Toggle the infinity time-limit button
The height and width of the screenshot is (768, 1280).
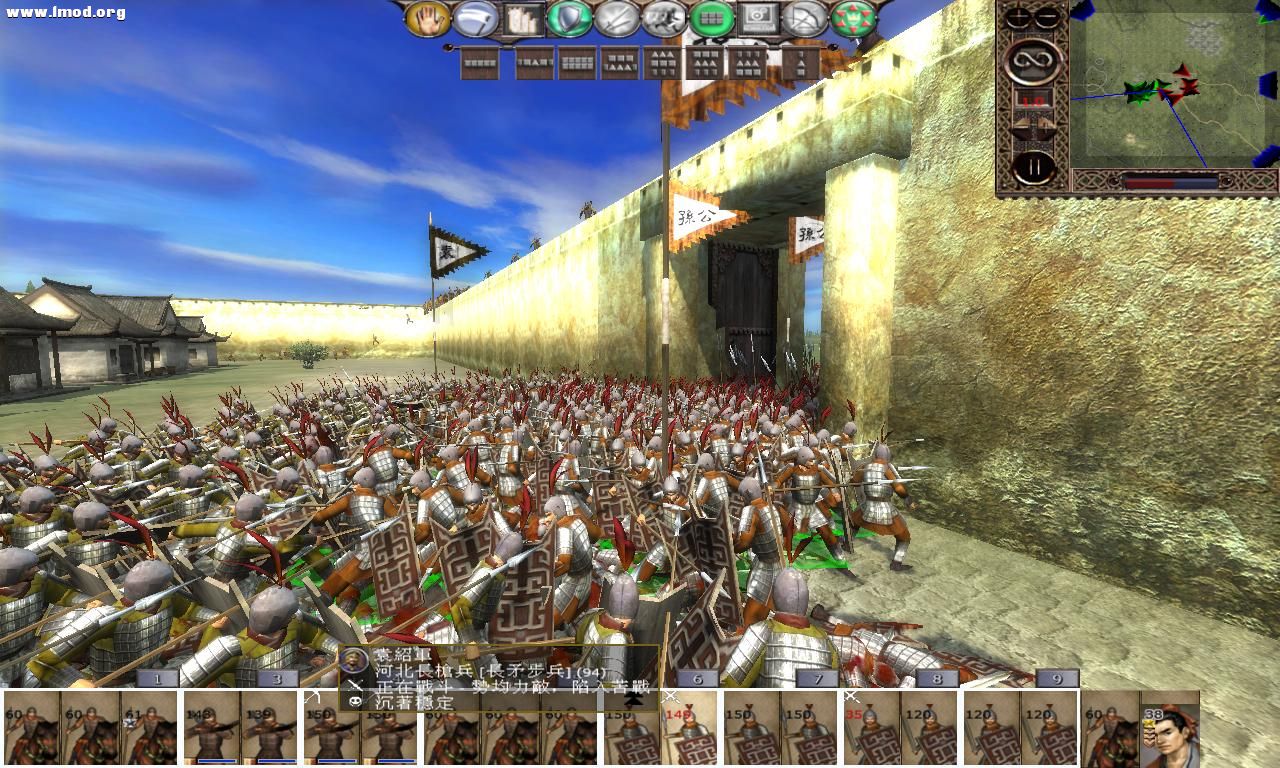[x=1033, y=60]
